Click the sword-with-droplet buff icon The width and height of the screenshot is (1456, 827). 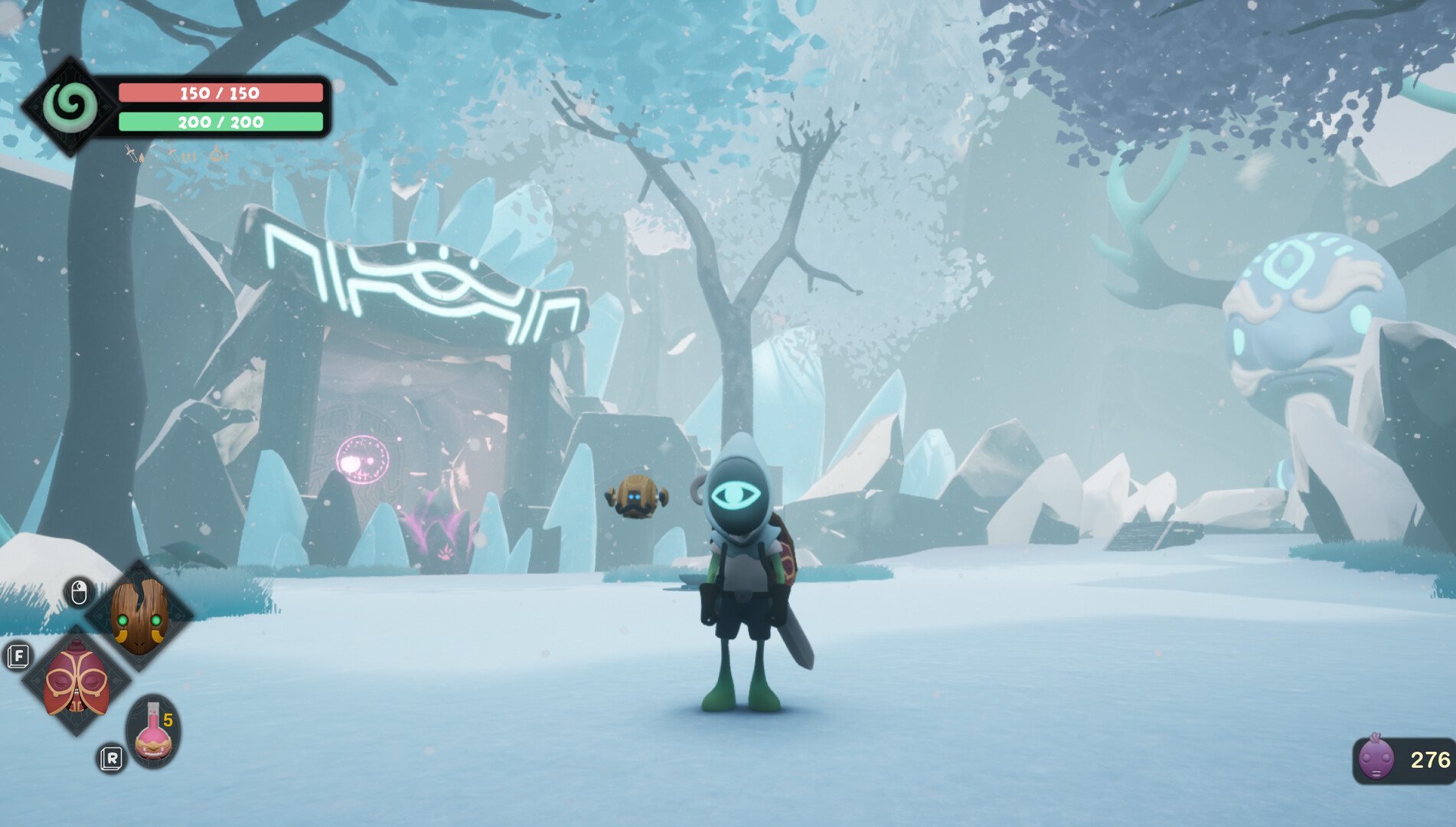132,155
